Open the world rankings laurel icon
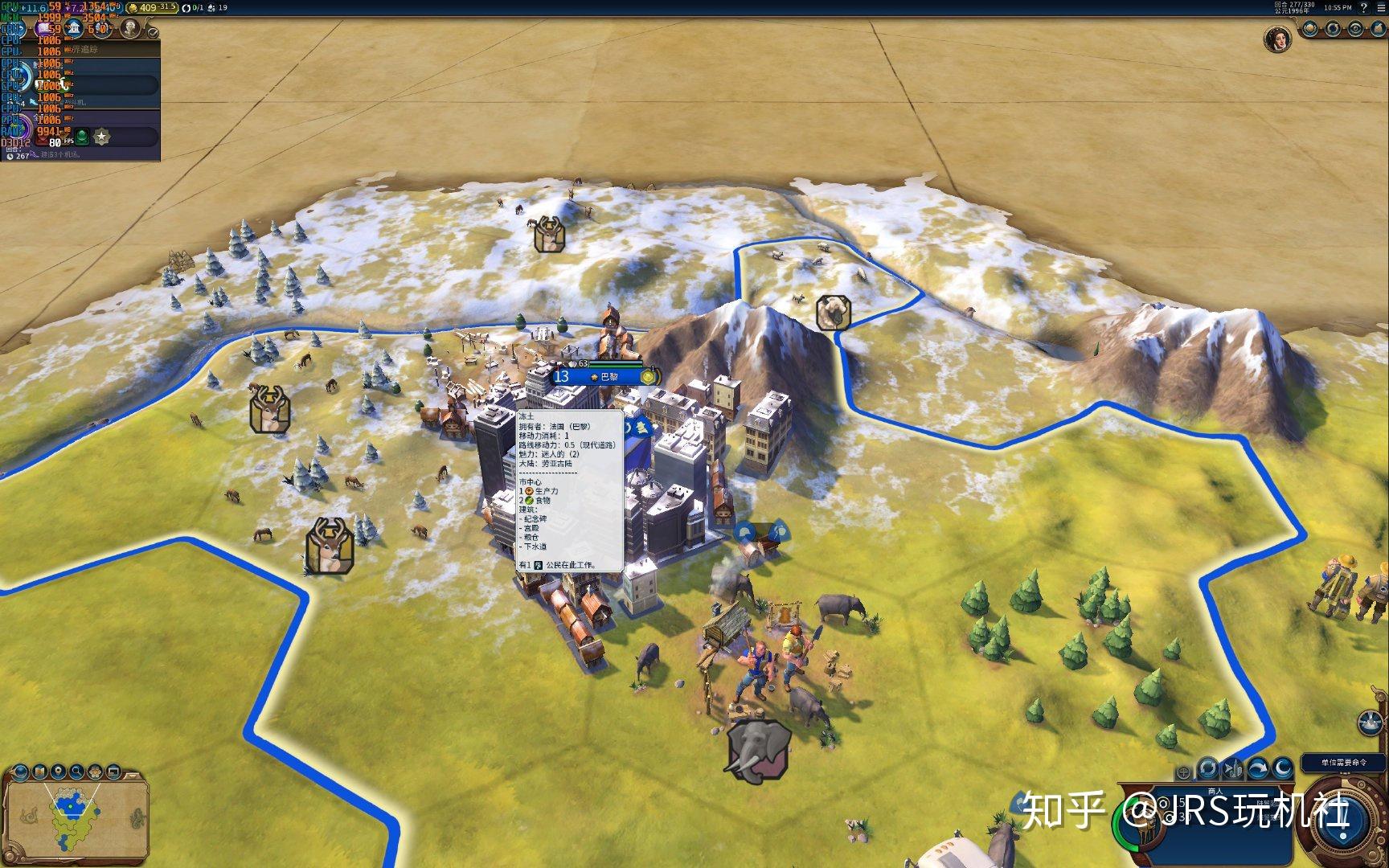 tap(1311, 29)
